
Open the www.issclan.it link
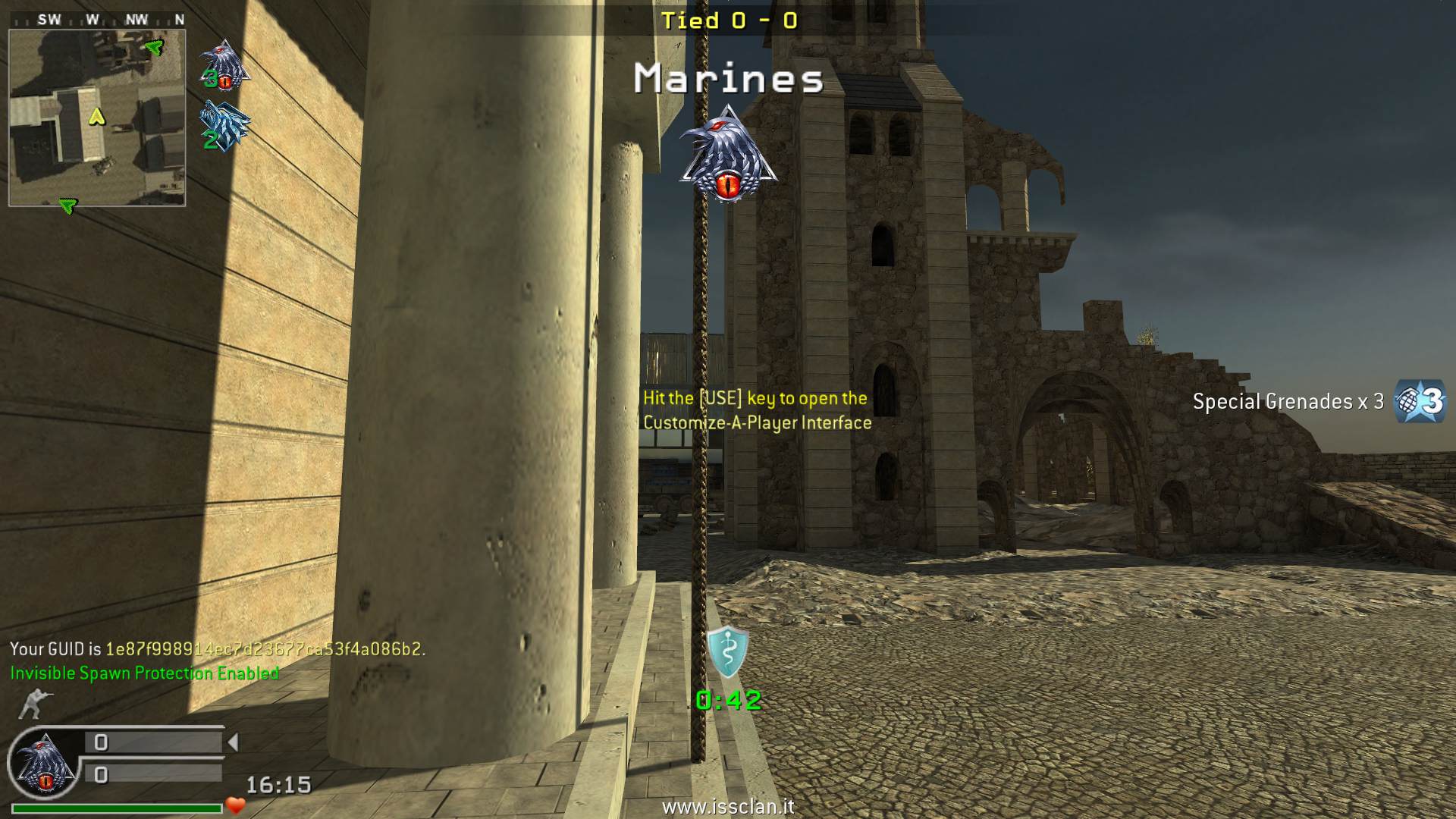pyautogui.click(x=728, y=807)
